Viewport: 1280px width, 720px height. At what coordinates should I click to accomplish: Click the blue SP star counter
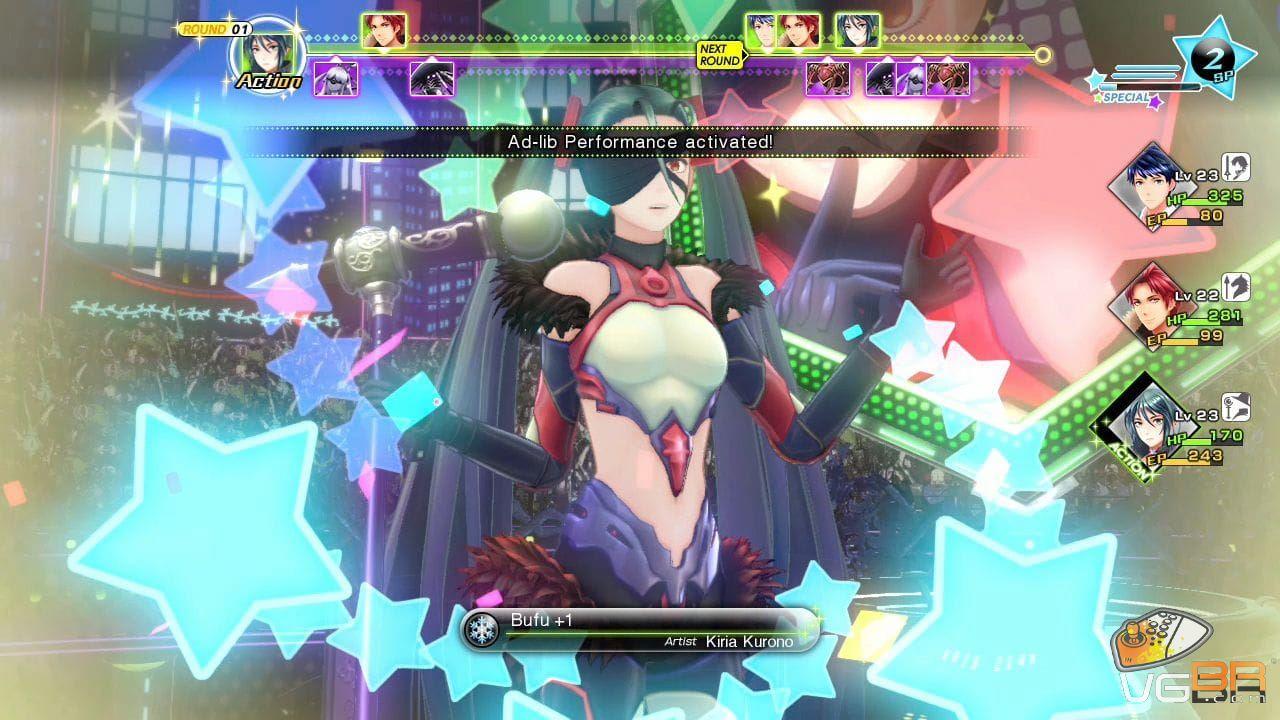[1213, 58]
